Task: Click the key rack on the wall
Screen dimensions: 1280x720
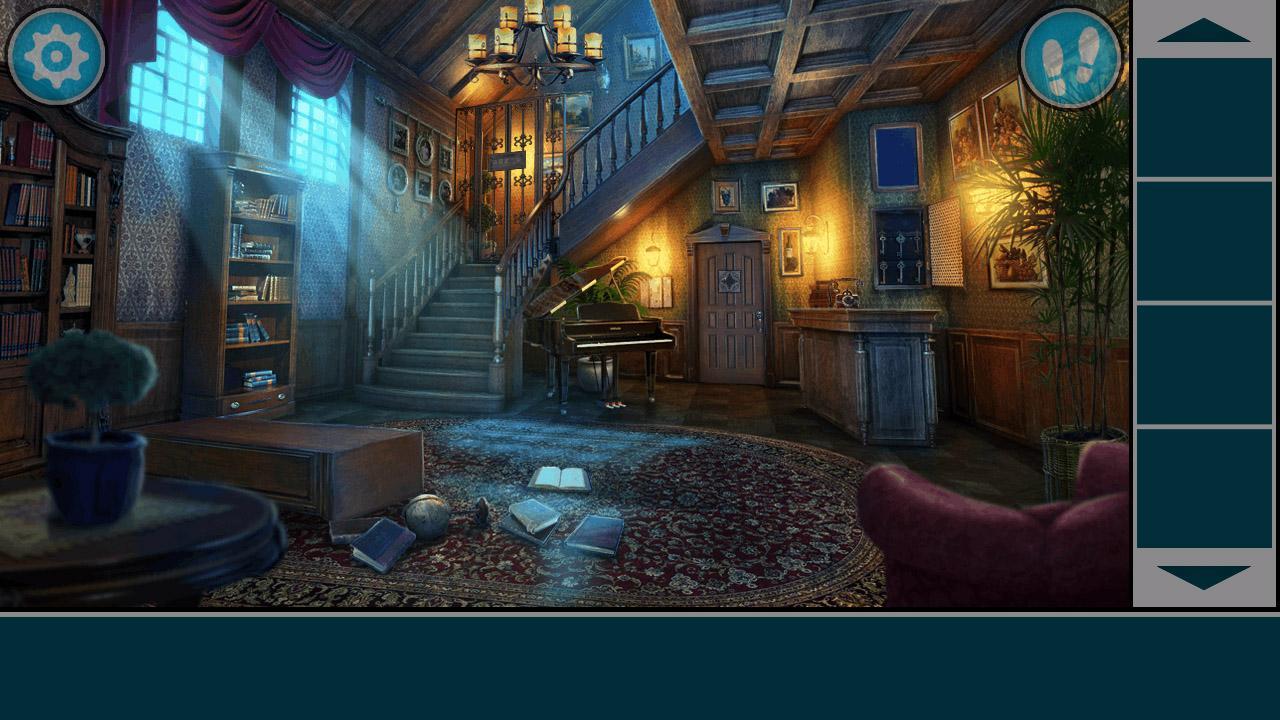Action: (898, 248)
